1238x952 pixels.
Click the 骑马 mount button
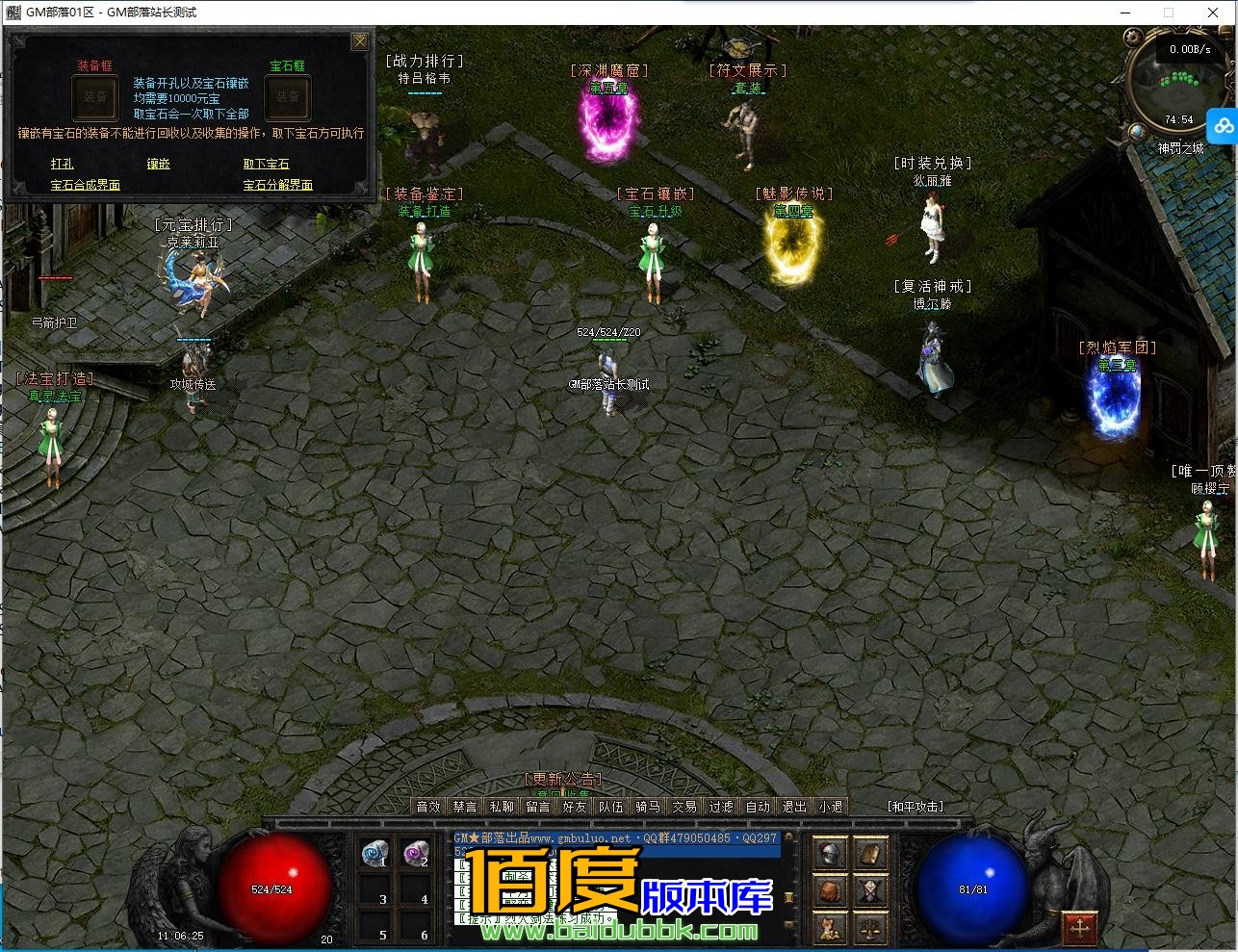[x=648, y=807]
